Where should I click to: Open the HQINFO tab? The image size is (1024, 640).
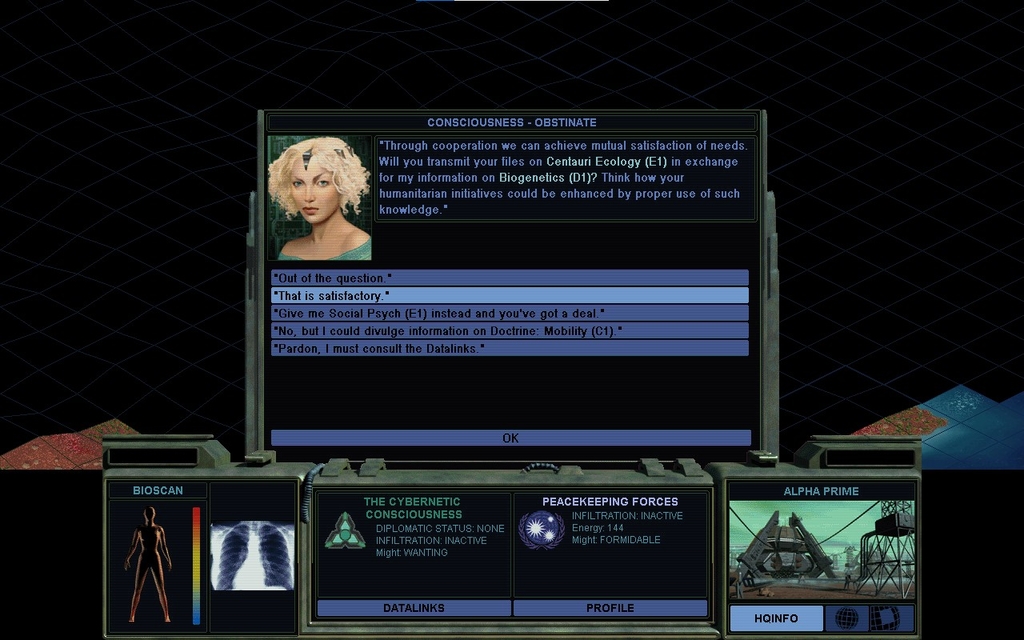click(x=776, y=618)
